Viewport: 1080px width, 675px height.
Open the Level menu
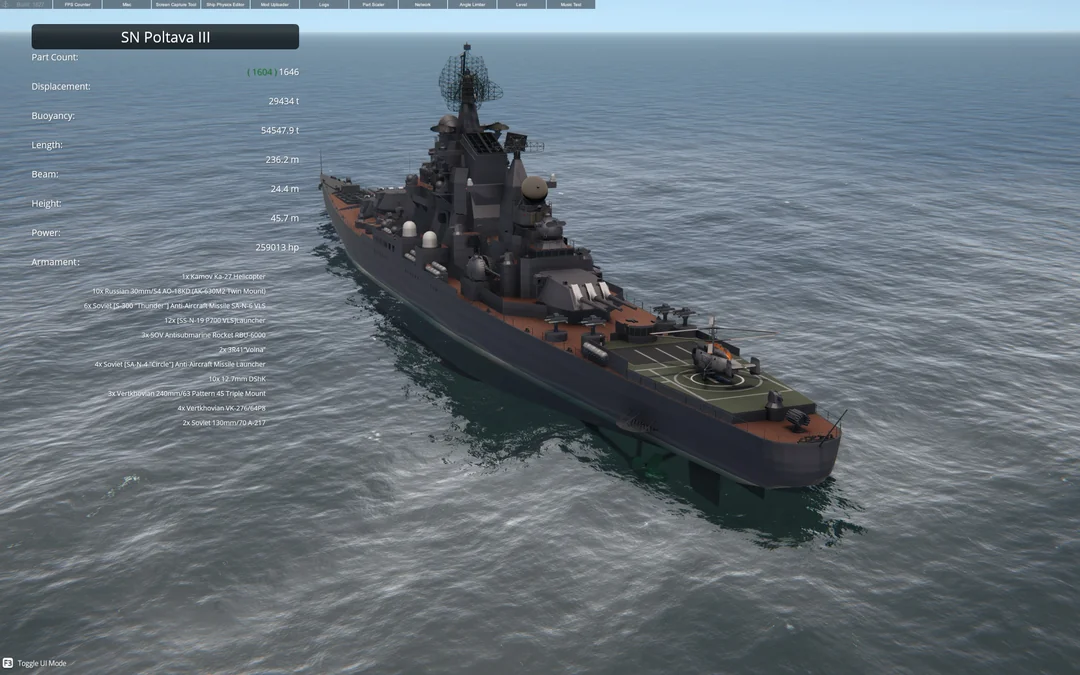(x=521, y=5)
